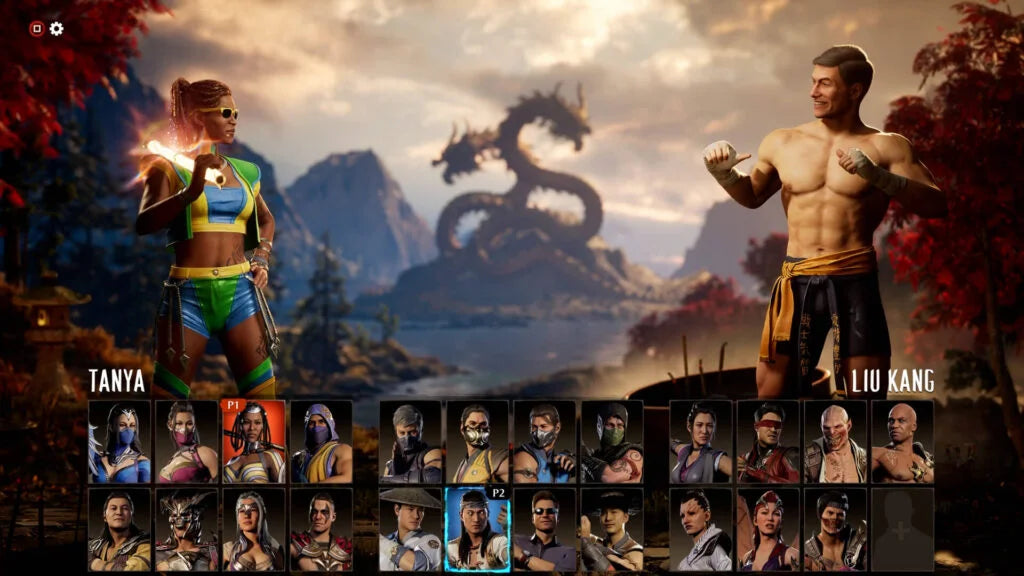This screenshot has width=1024, height=576.
Task: Choose Smoke's grey masked portrait
Action: (410, 442)
